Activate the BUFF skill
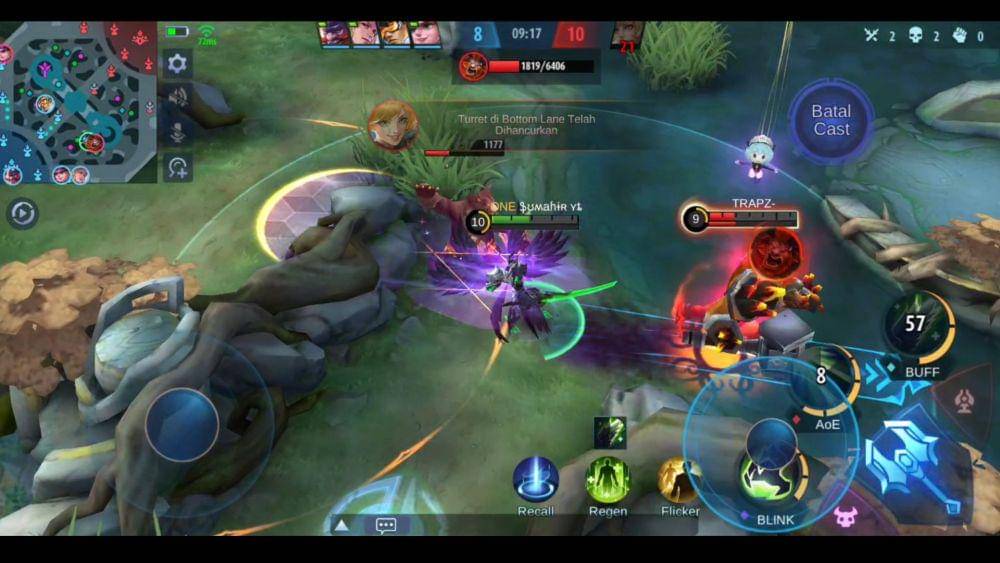Viewport: 1000px width, 563px height. 917,329
